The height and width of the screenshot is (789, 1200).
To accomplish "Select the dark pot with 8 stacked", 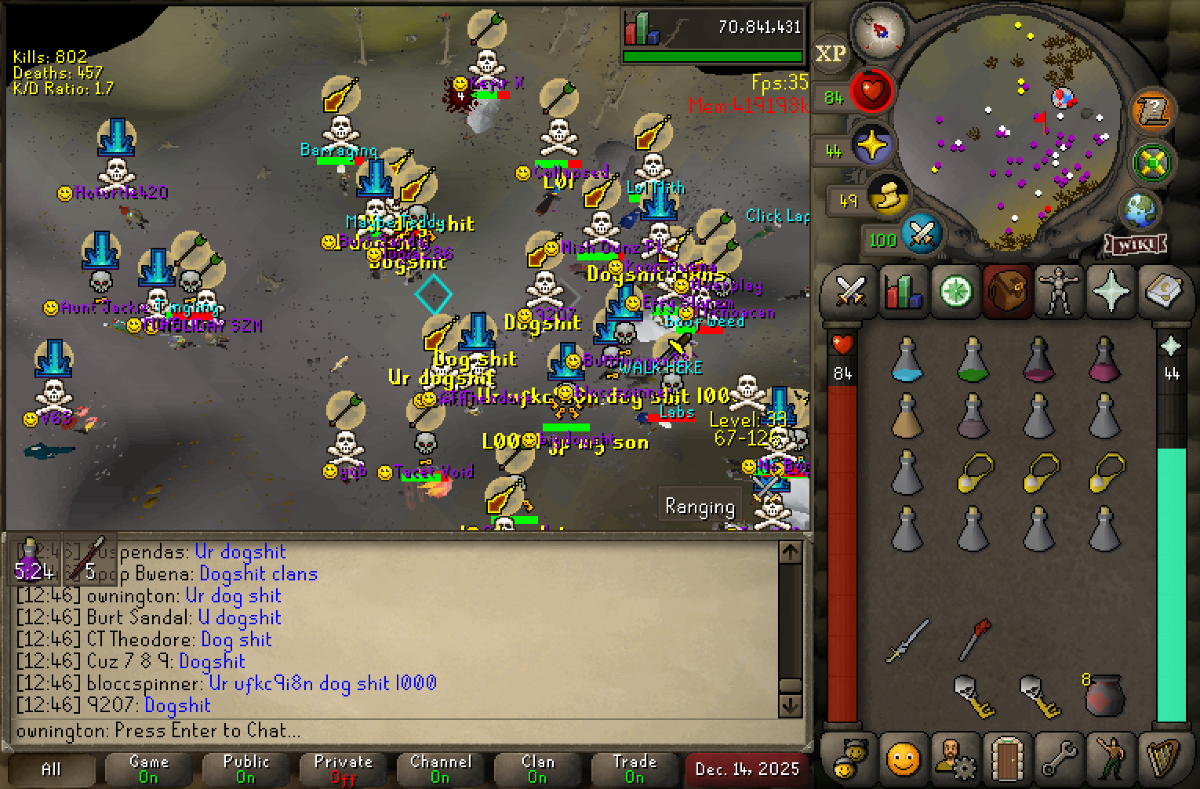I will (x=1104, y=695).
